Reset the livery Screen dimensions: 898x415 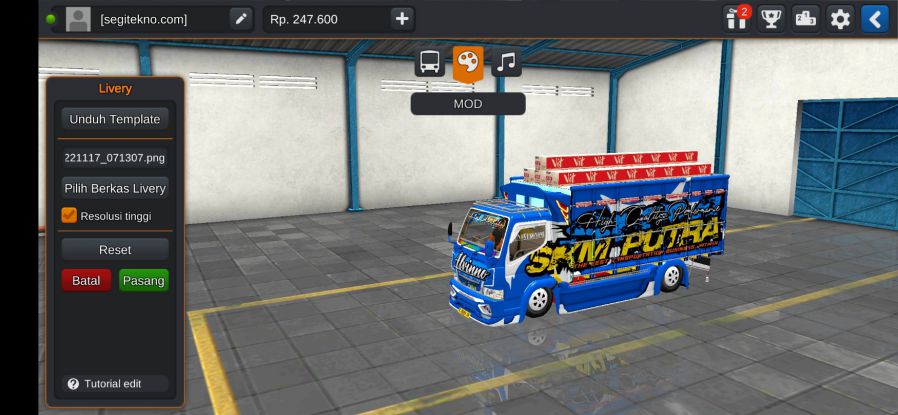pos(114,249)
